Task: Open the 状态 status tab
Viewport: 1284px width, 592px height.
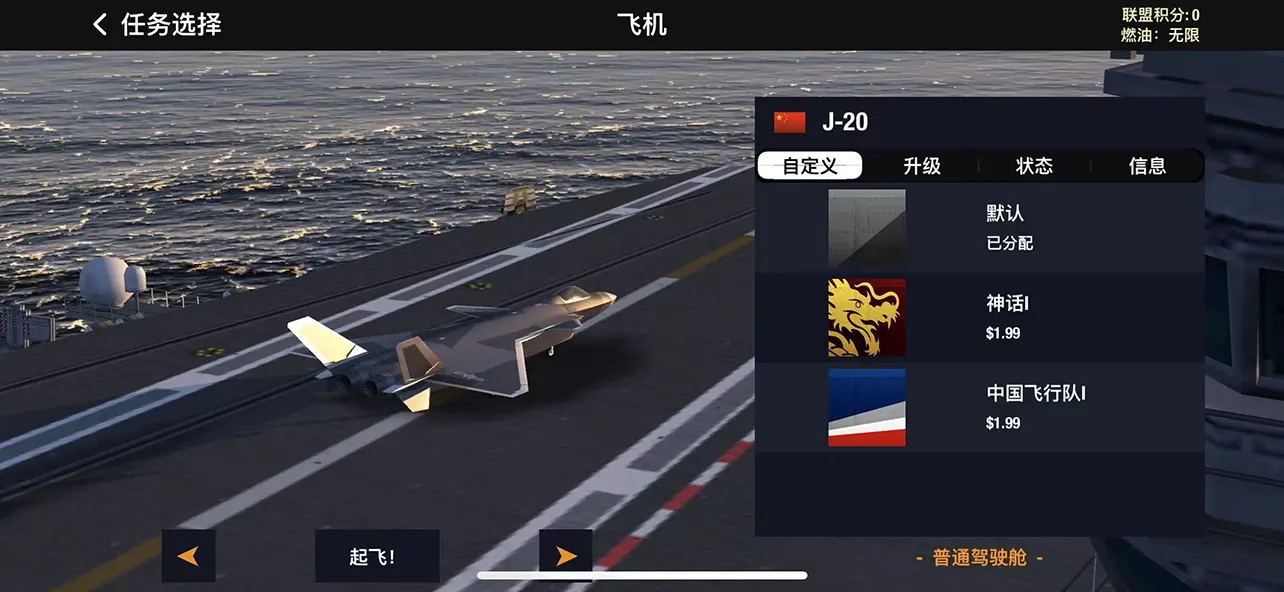Action: [x=1034, y=166]
